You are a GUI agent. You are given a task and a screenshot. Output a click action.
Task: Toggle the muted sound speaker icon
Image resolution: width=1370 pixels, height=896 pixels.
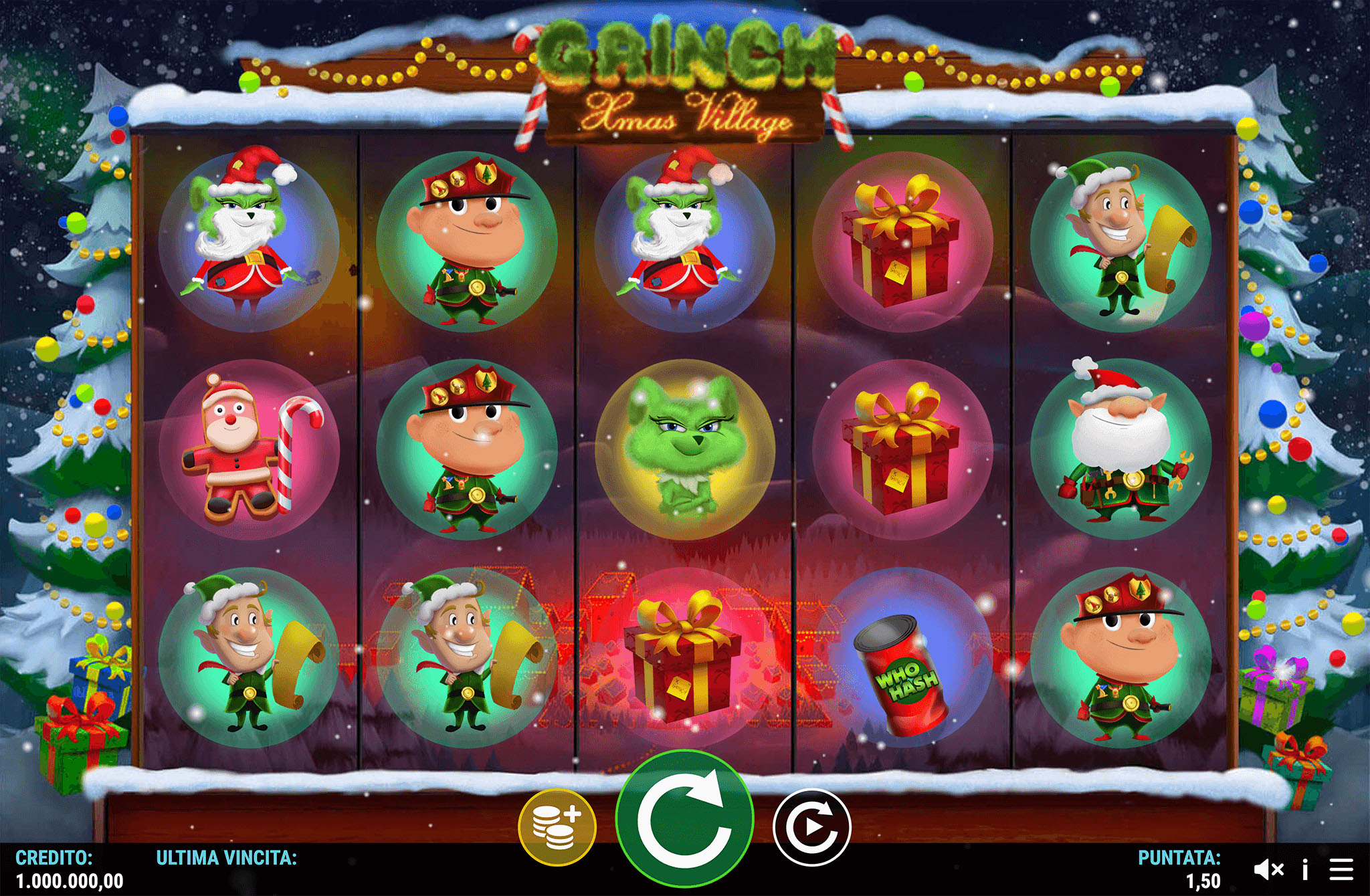tap(1268, 869)
